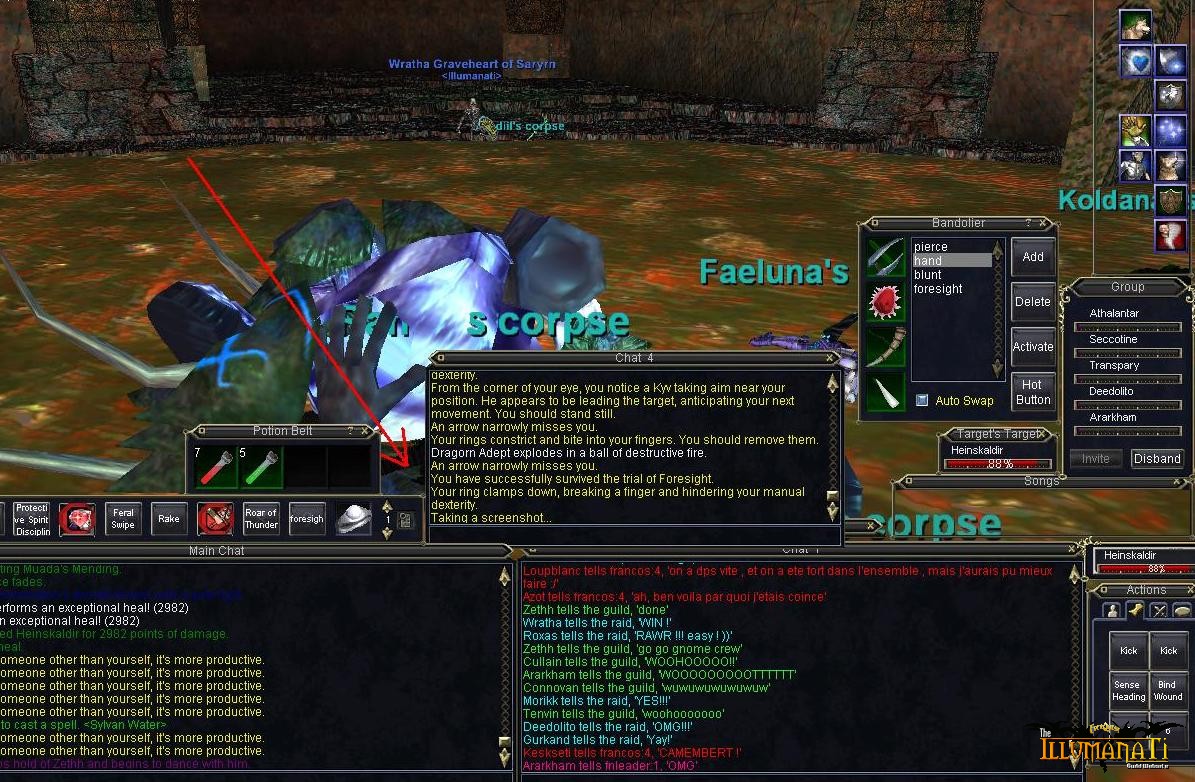The width and height of the screenshot is (1195, 782).
Task: Select the 'blunt' Bandolier entry
Action: [x=928, y=275]
